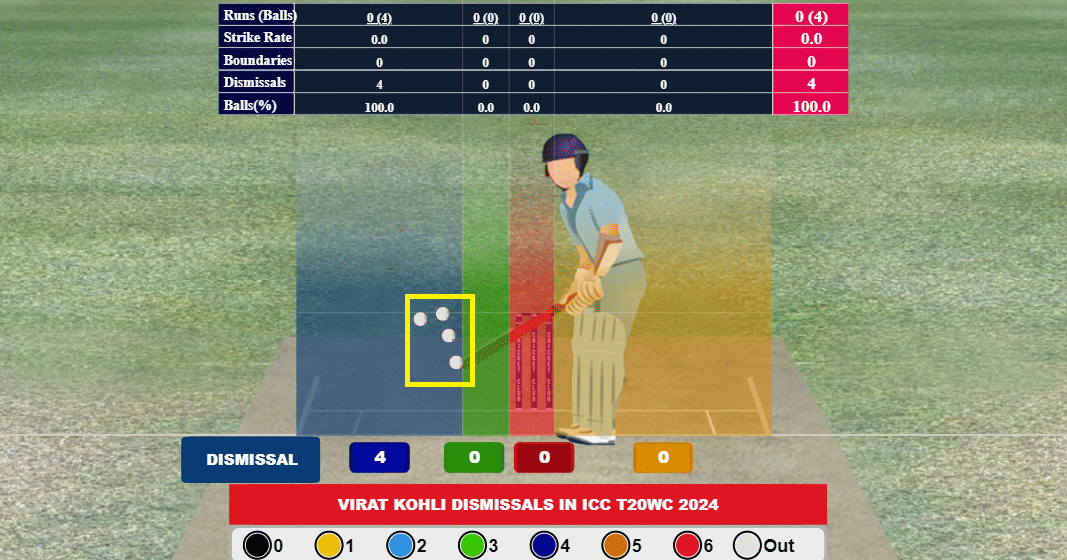Viewport: 1067px width, 560px height.
Task: Choose the light blue 2 runs legend circle
Action: click(x=400, y=545)
